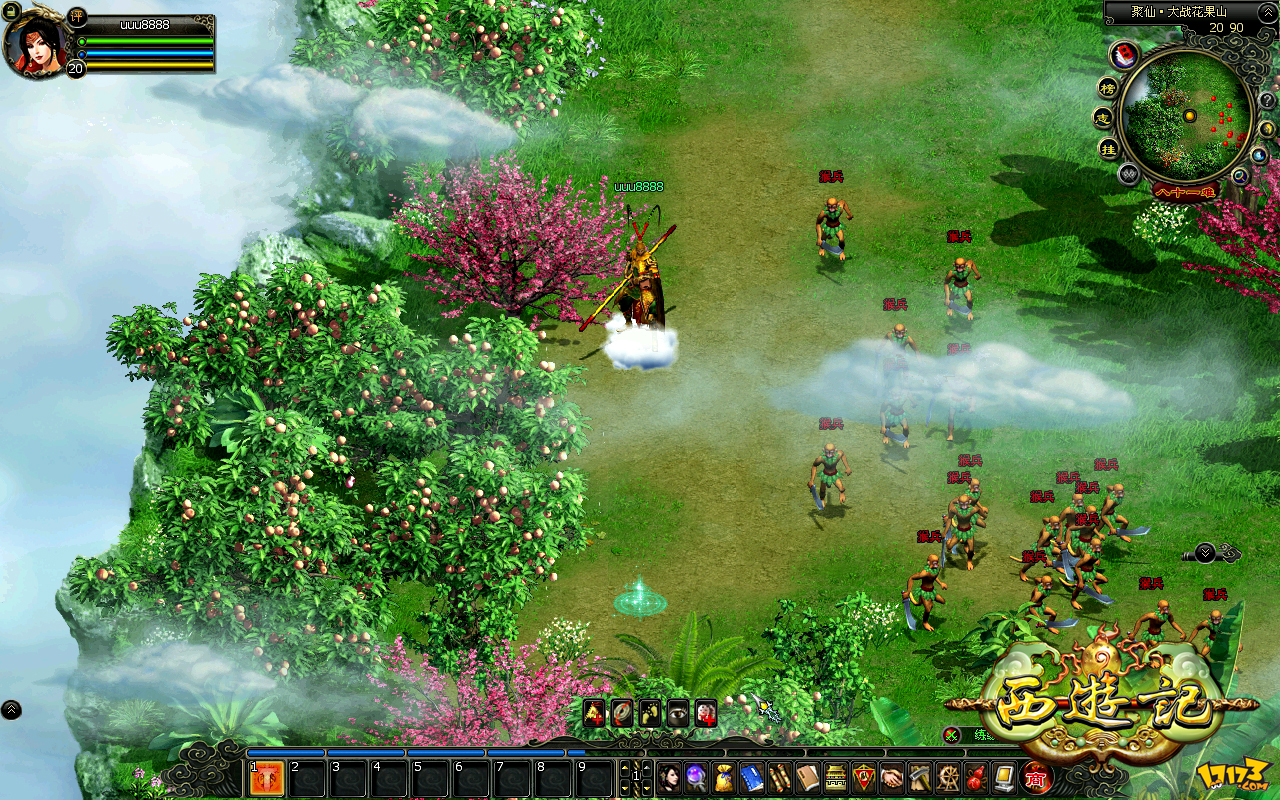Click the down arrow beside hotbar page number
Image resolution: width=1280 pixels, height=800 pixels.
point(625,788)
